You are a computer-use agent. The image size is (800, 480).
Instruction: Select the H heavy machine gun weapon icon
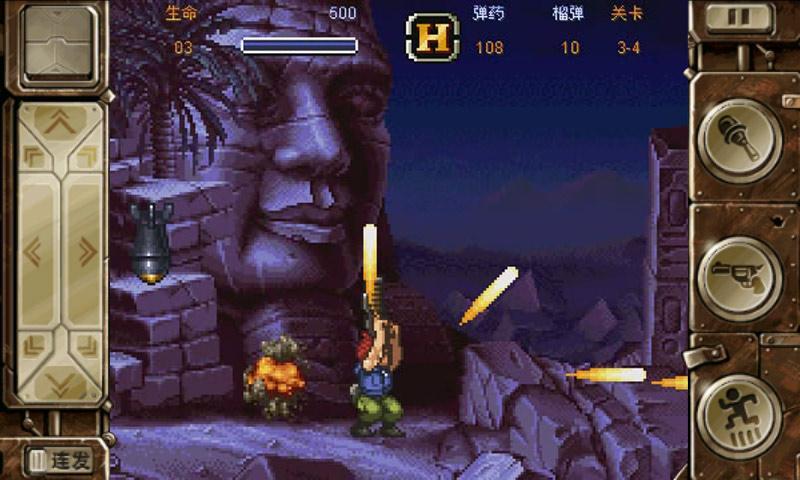(433, 37)
